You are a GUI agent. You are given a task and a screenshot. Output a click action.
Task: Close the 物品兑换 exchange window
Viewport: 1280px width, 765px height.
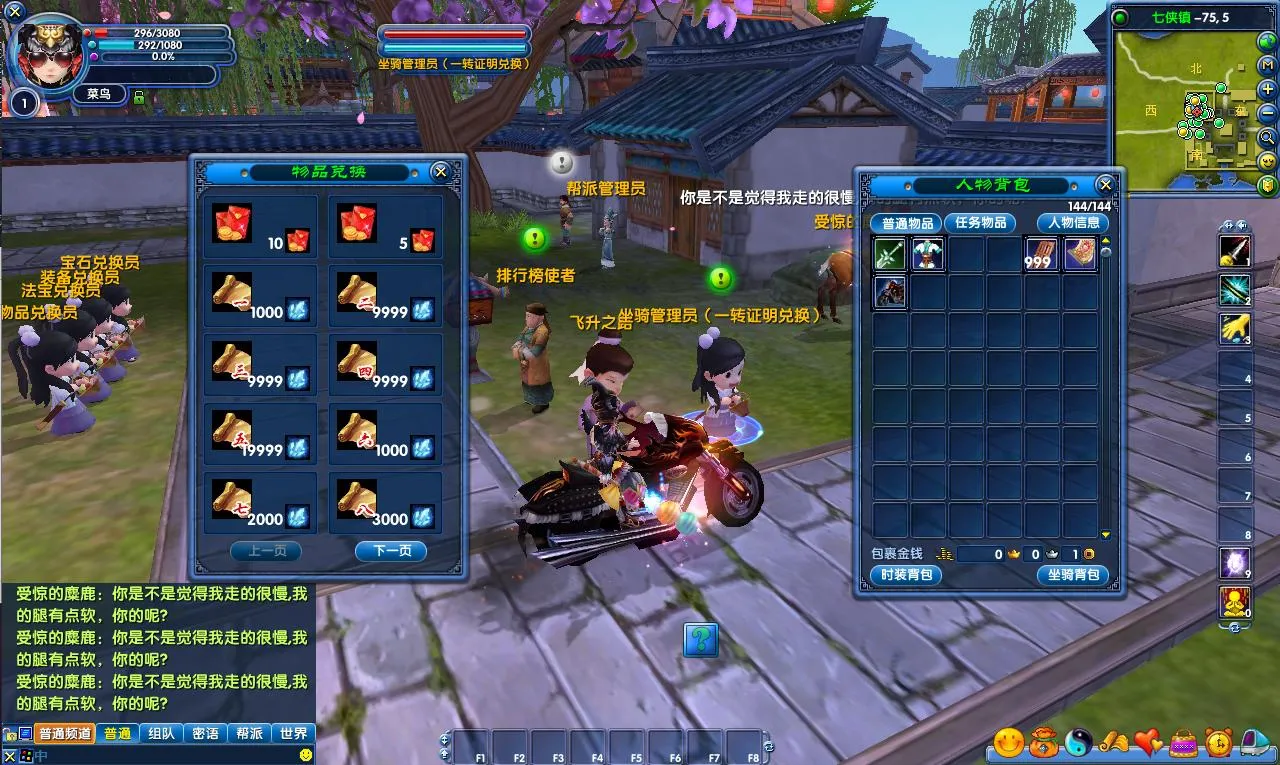[440, 172]
